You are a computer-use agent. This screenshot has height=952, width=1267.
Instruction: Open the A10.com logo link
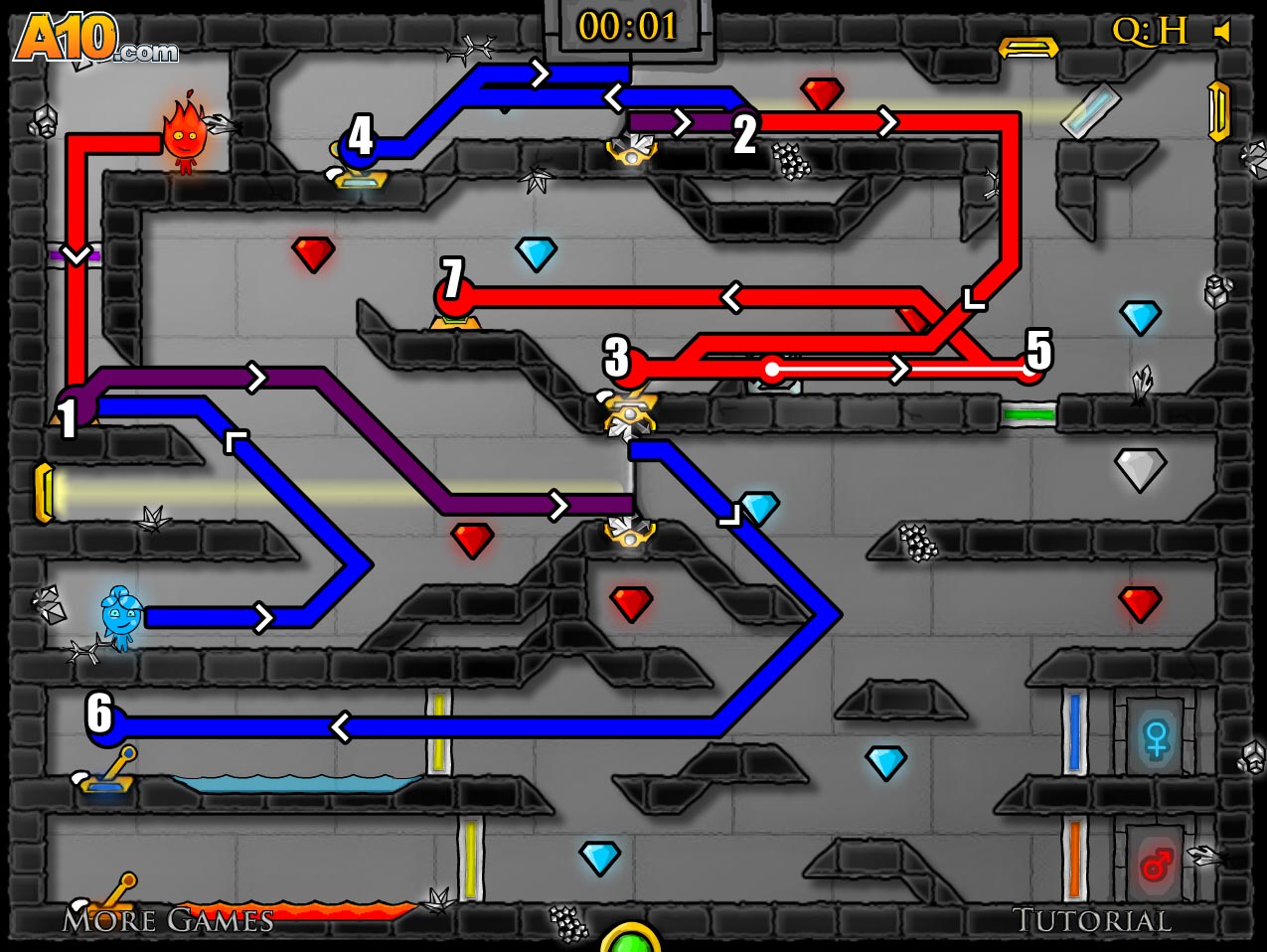coord(94,41)
